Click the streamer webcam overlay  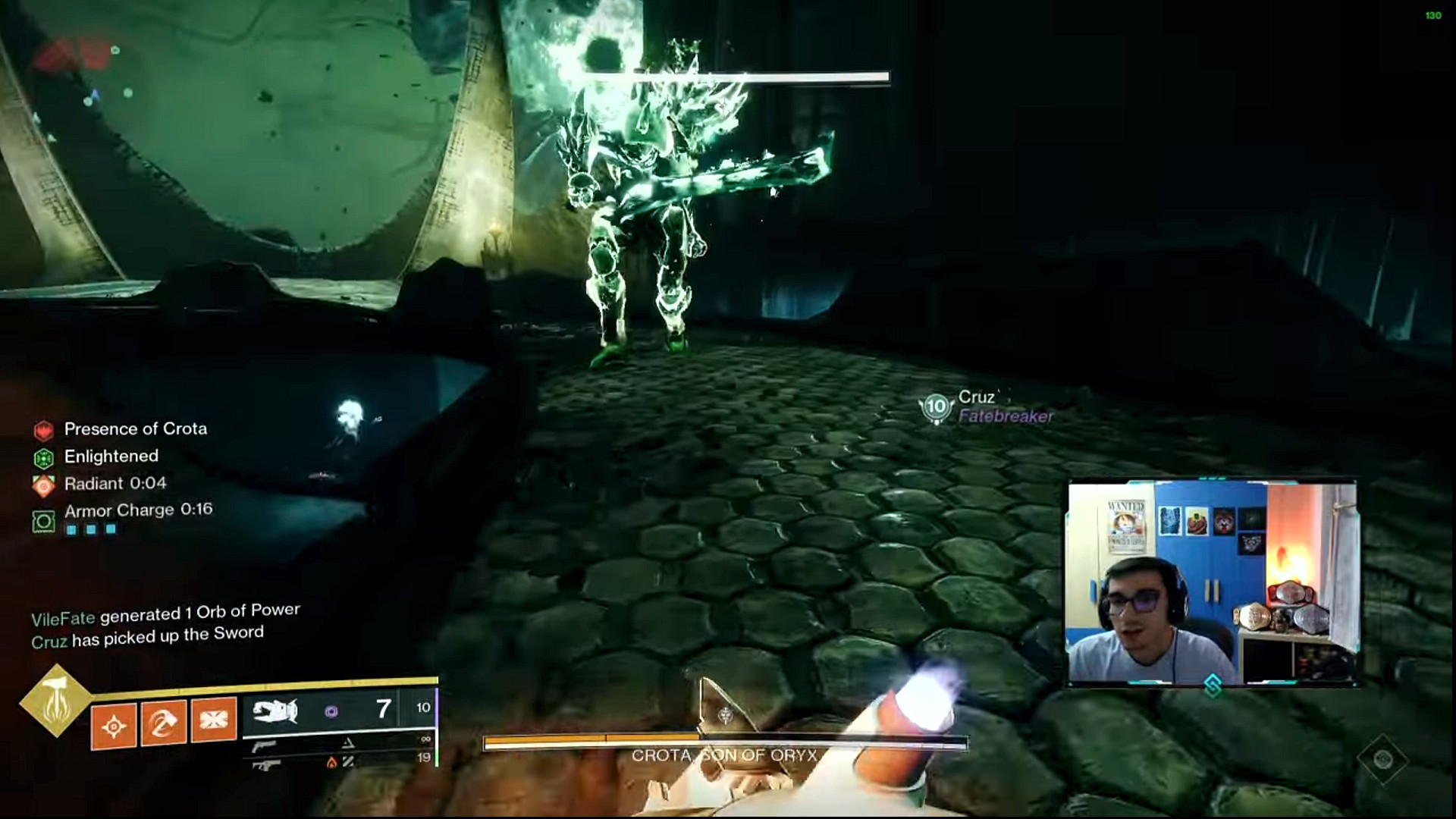click(1212, 582)
